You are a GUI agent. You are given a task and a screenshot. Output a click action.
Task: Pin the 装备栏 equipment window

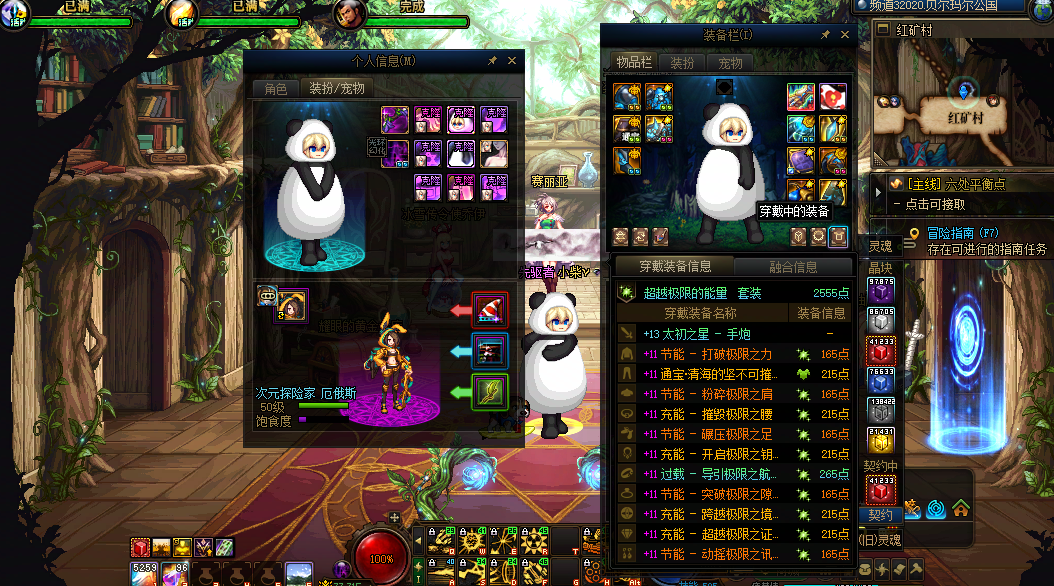pos(826,35)
